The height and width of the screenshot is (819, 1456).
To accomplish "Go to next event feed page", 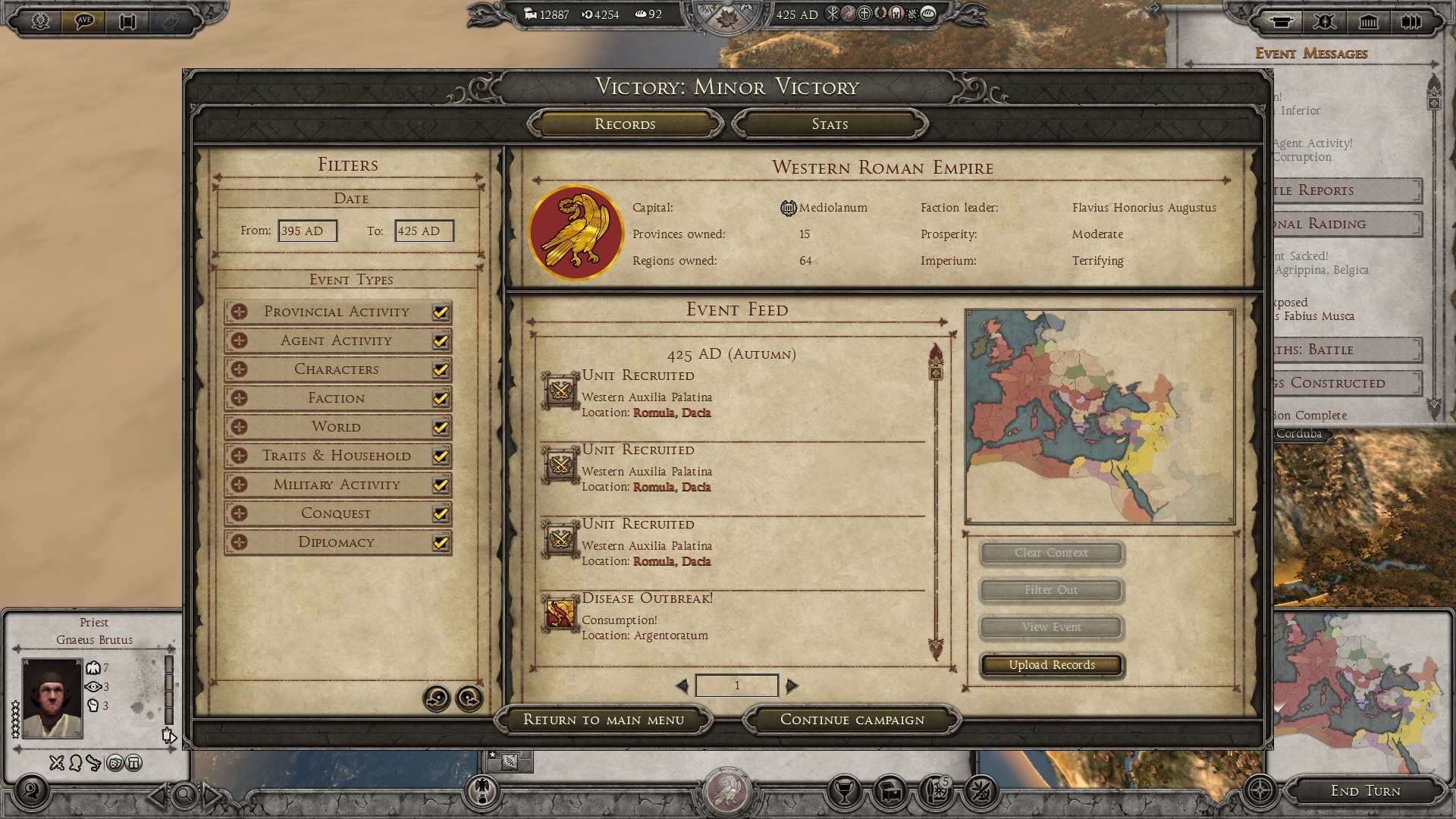I will click(792, 686).
